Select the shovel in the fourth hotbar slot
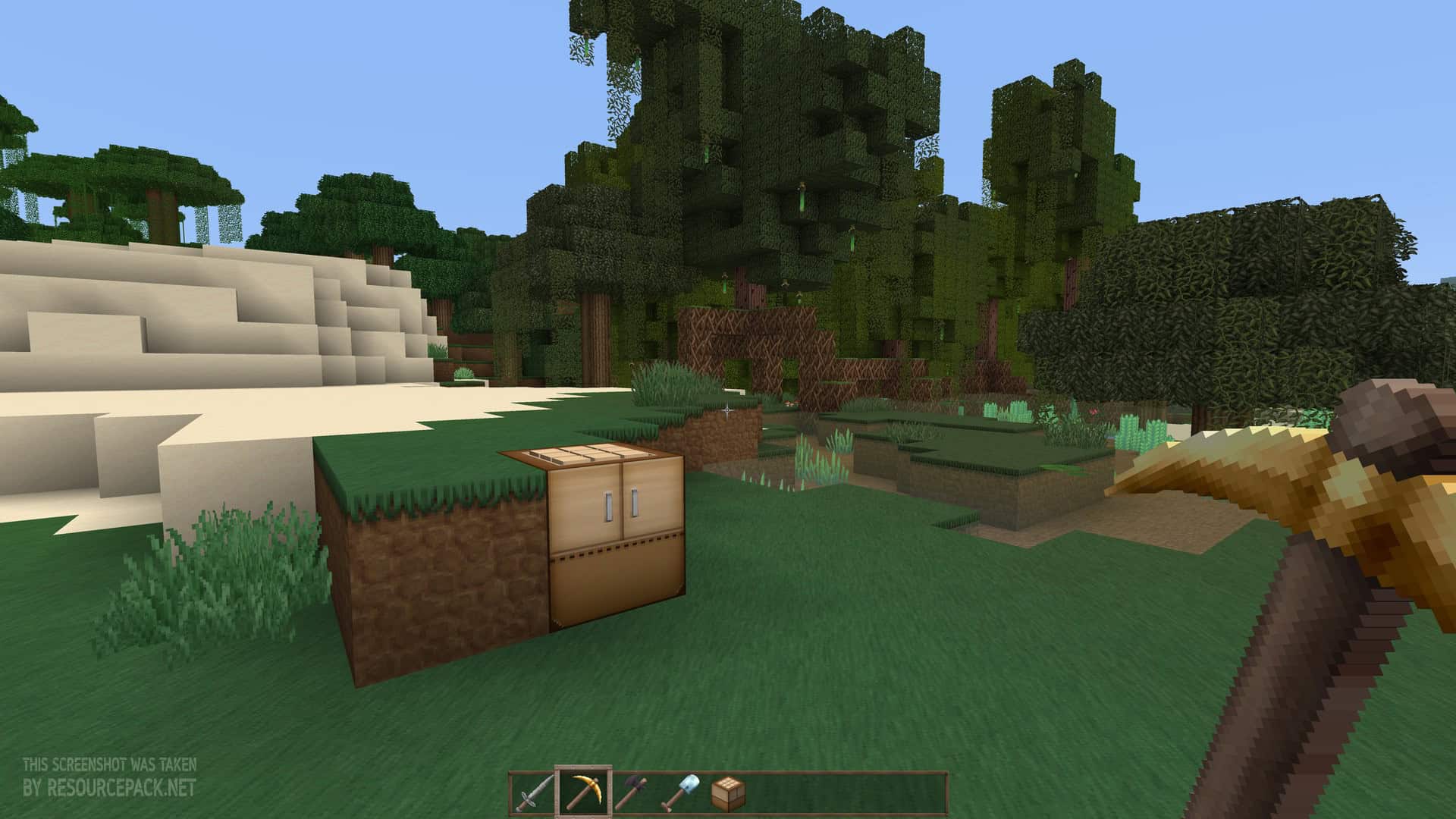This screenshot has width=1456, height=819. [682, 792]
